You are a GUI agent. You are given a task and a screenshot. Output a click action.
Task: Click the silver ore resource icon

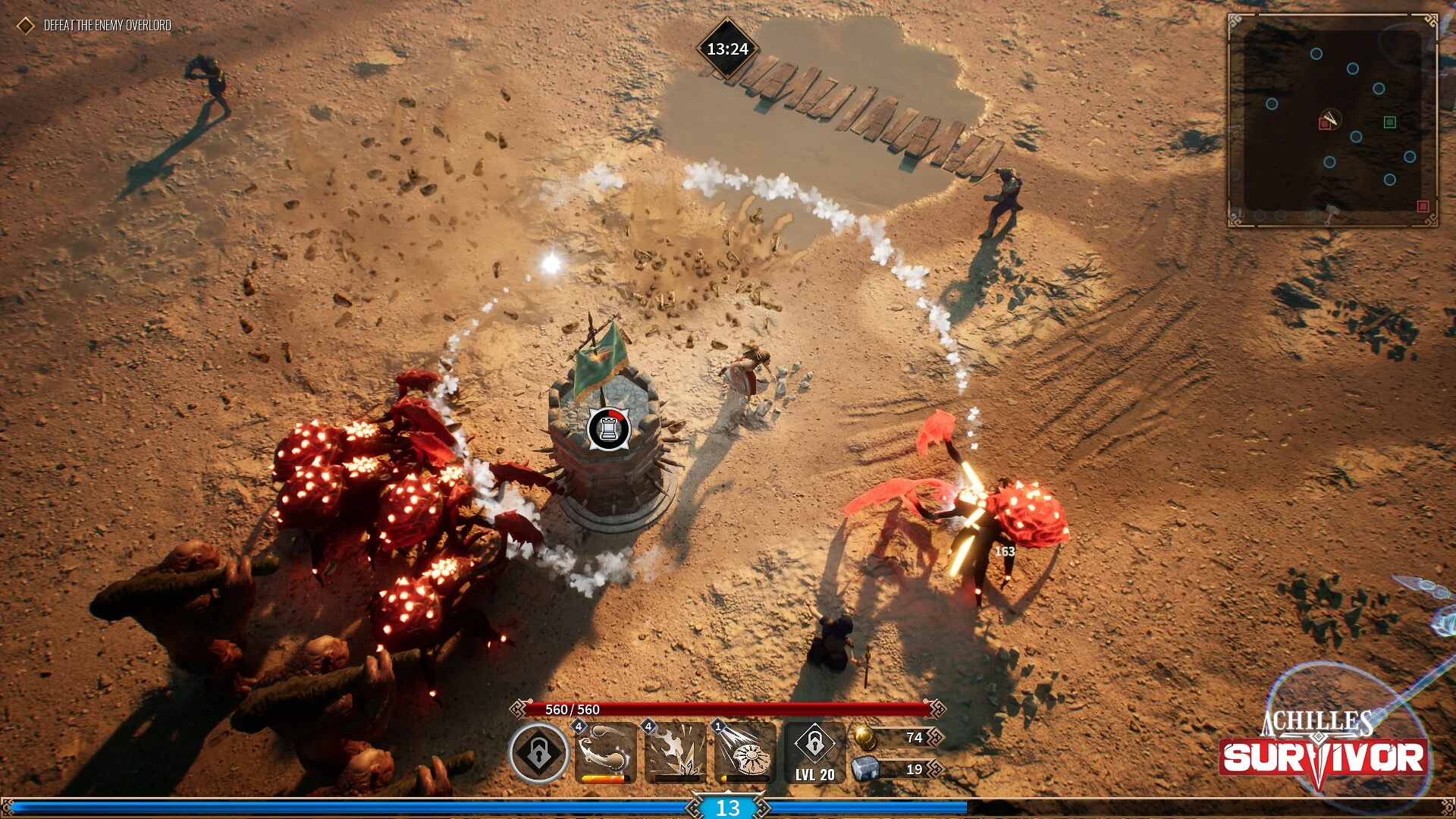(x=865, y=769)
